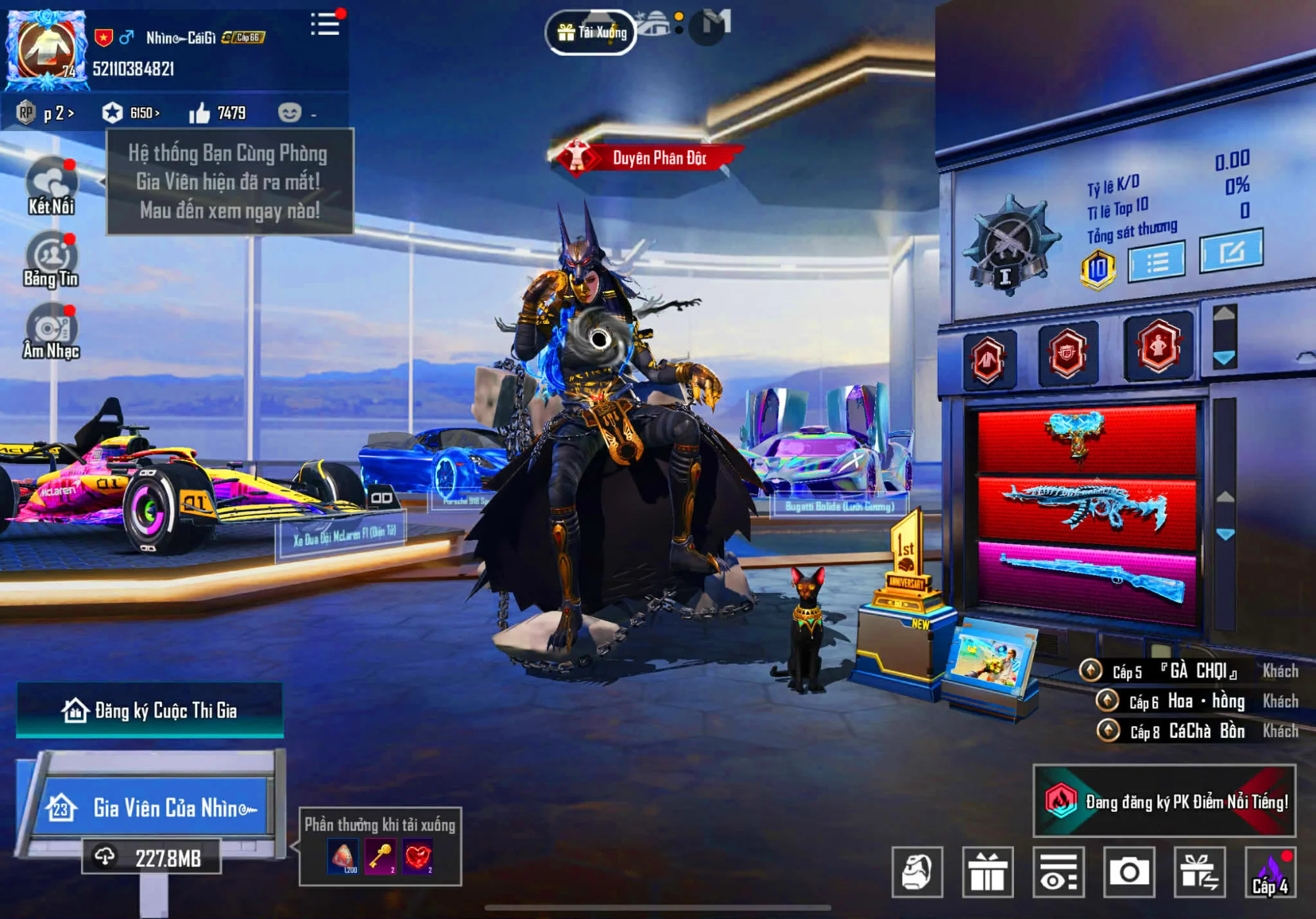The width and height of the screenshot is (1316, 919).
Task: Open the Cấp 4 flame level icon
Action: [x=1271, y=872]
